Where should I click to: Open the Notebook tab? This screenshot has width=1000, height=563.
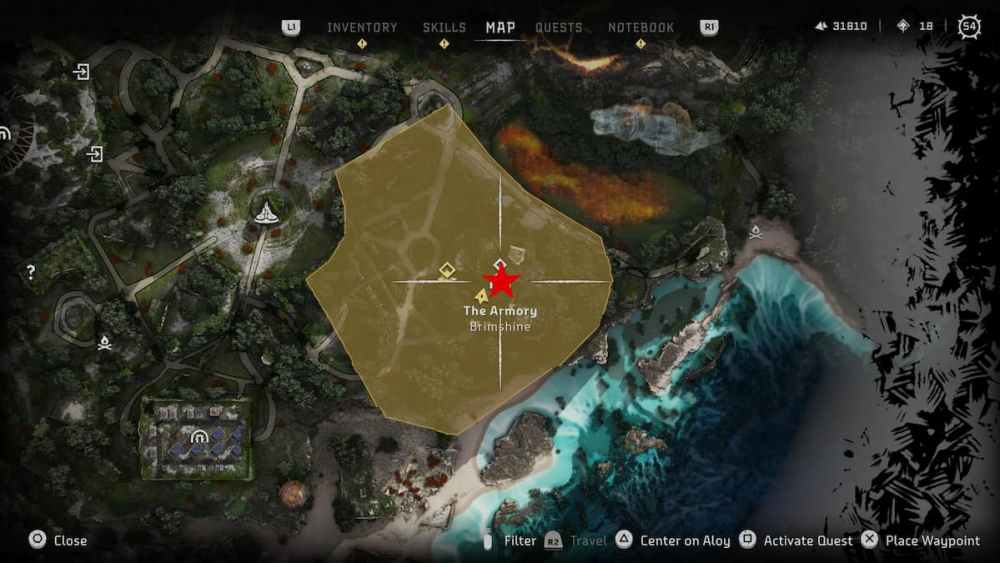641,27
